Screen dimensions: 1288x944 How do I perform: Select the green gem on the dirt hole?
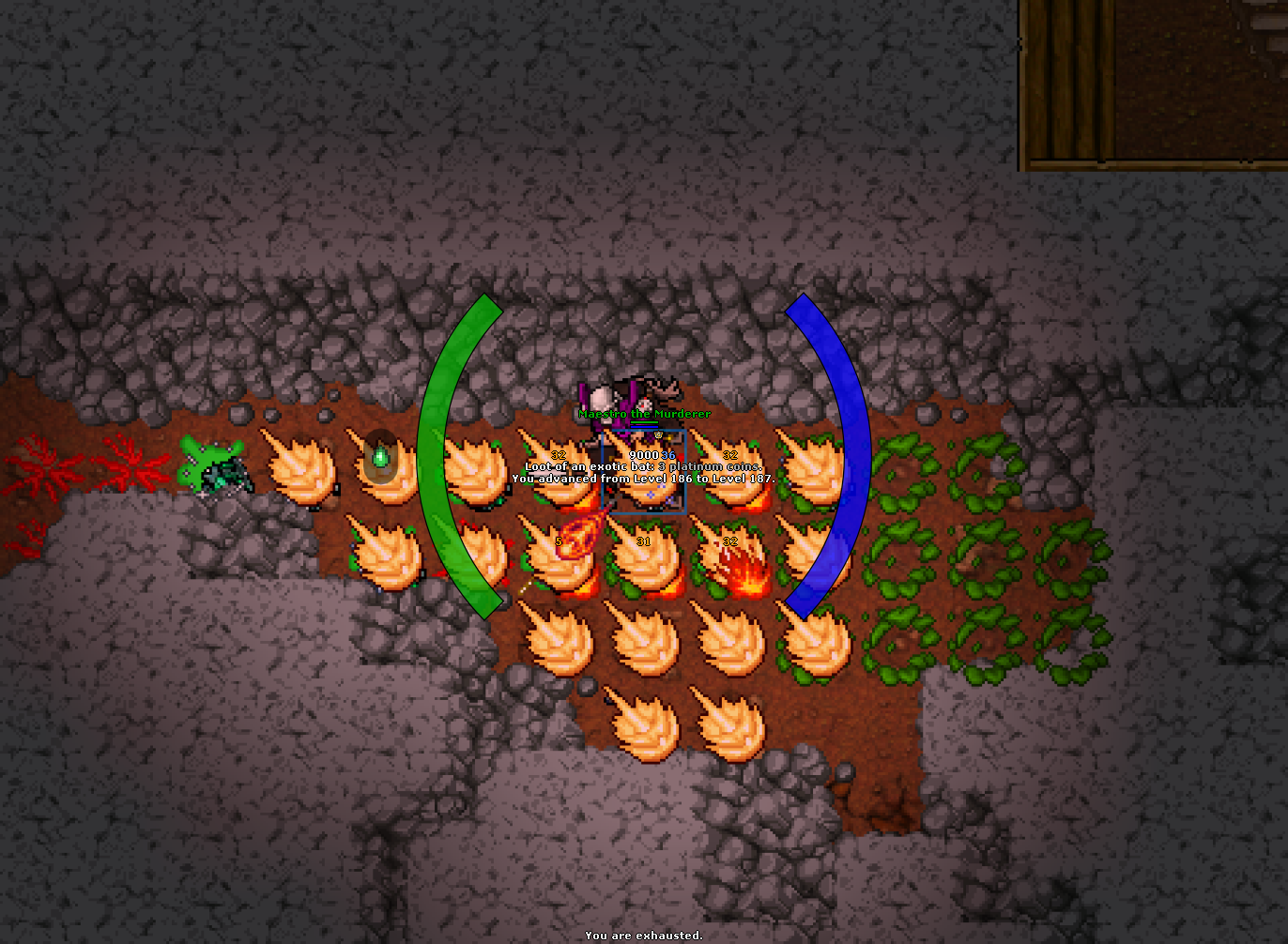coord(380,456)
